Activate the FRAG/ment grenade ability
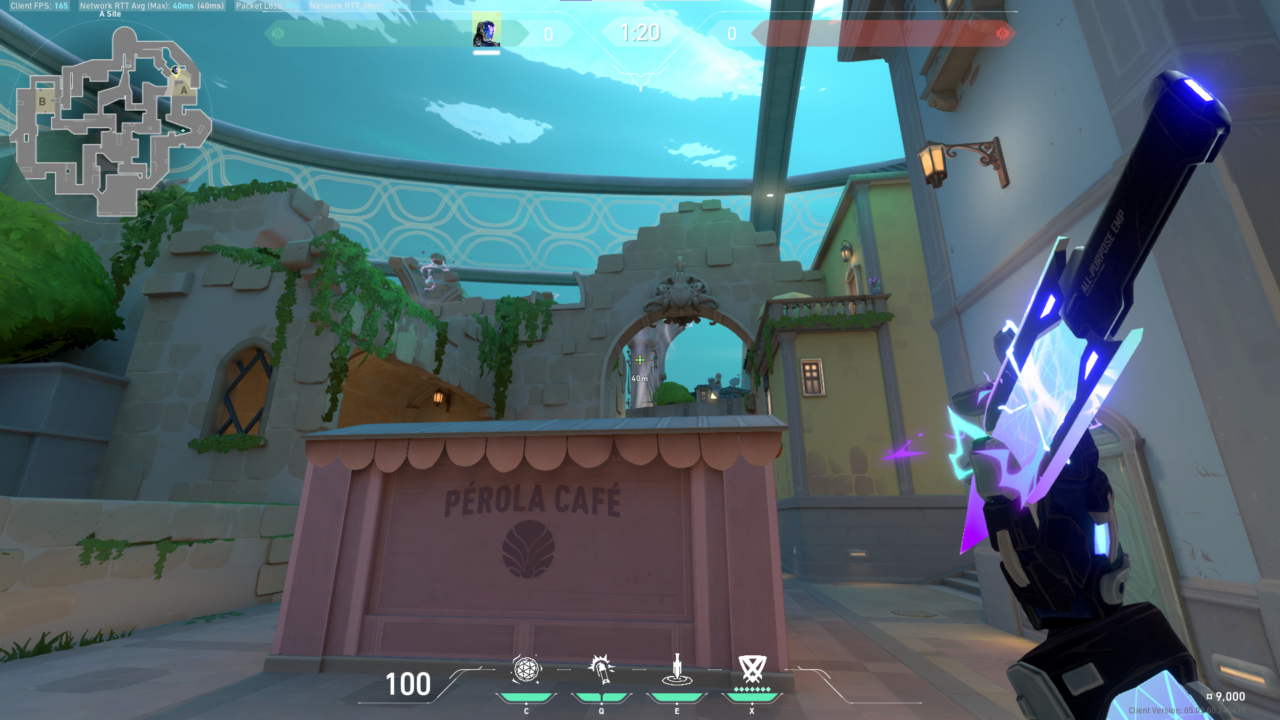Screen dimensions: 1280x720 pyautogui.click(x=526, y=669)
